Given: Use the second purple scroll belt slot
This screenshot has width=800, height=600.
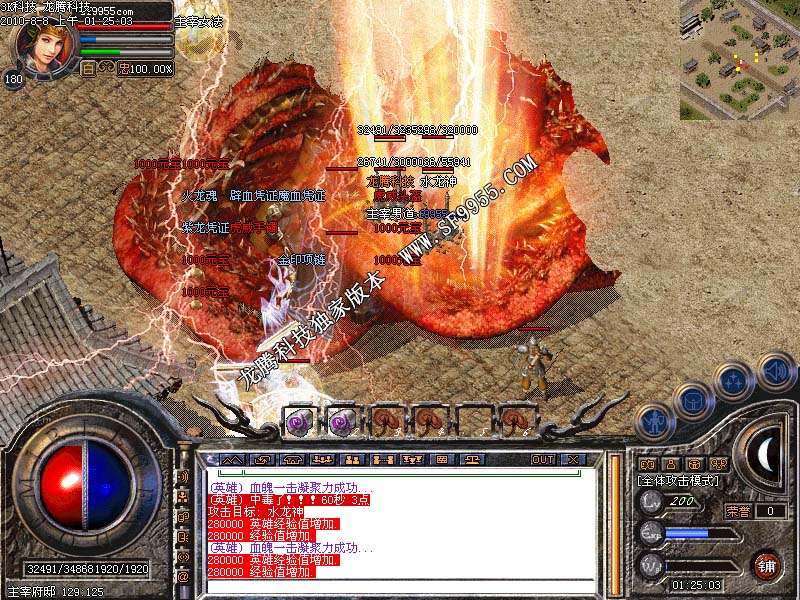Looking at the screenshot, I should click(343, 420).
